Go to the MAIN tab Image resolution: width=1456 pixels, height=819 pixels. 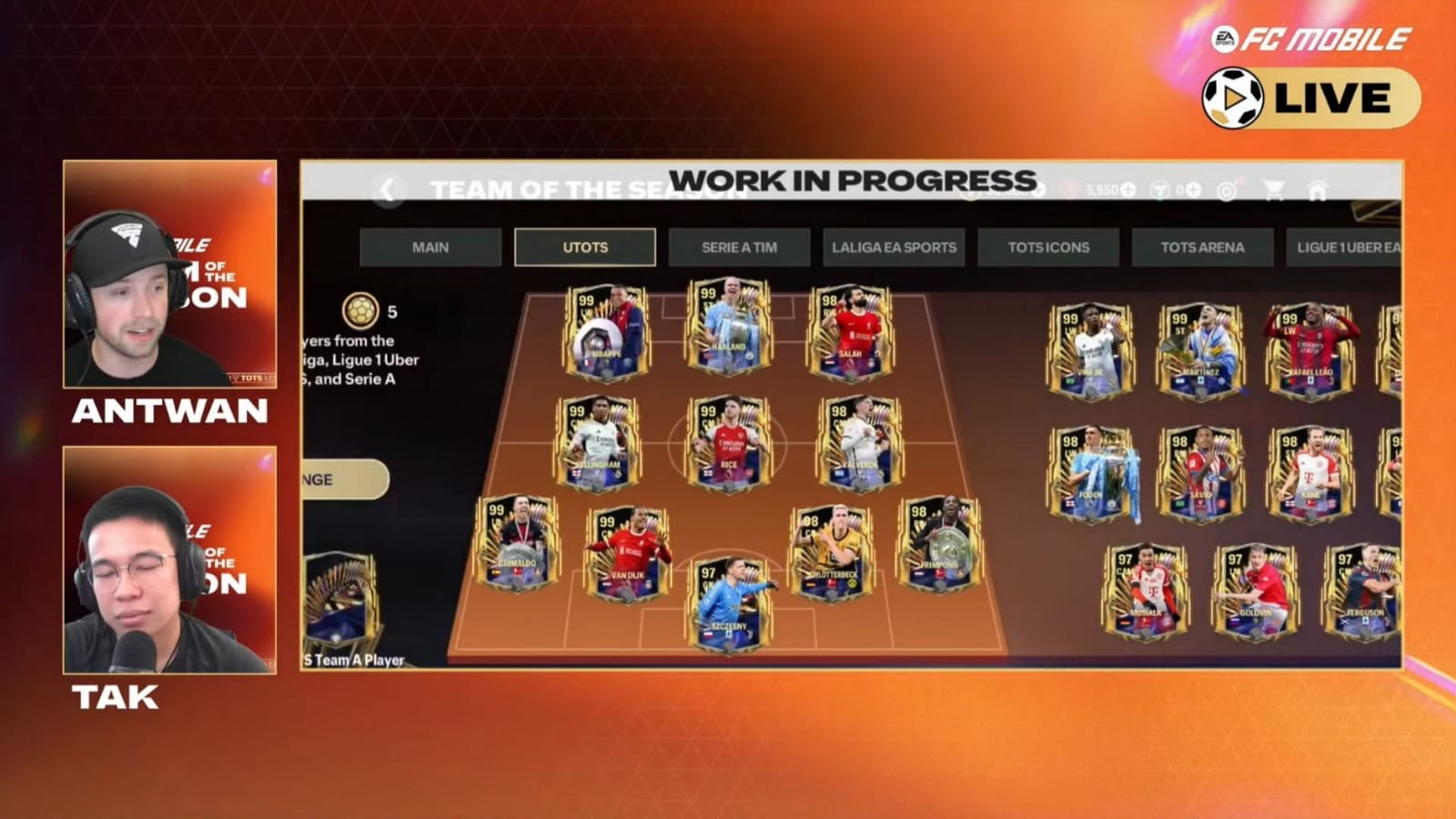coord(430,247)
